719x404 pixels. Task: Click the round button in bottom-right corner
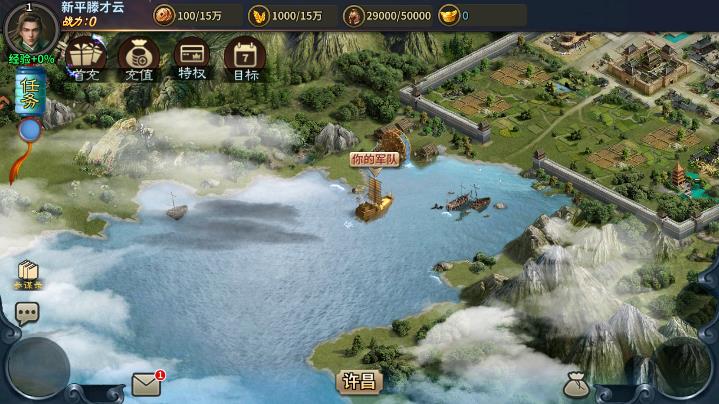click(684, 367)
